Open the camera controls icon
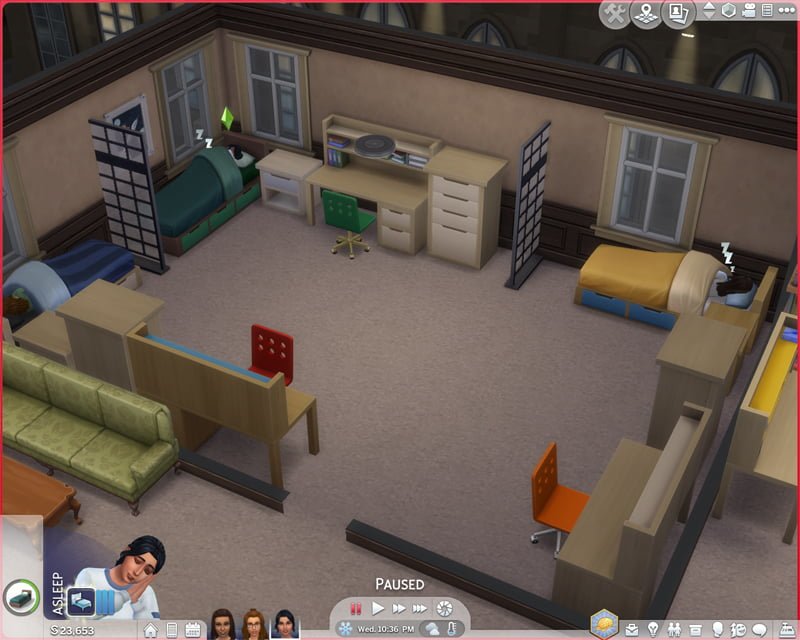Screen dimensions: 800x640 (x=754, y=10)
